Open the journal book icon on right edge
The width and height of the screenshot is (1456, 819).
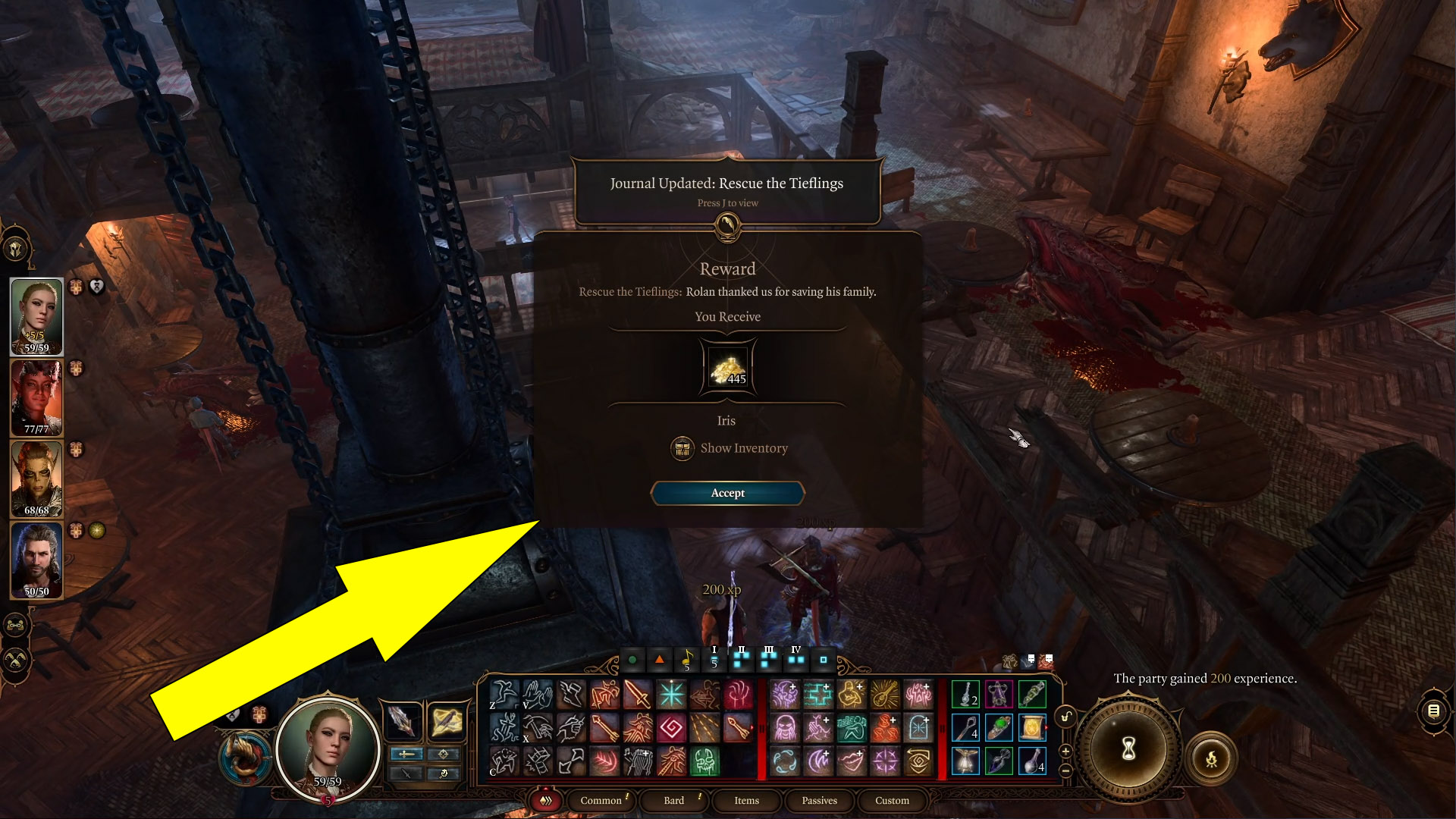pos(1432,711)
